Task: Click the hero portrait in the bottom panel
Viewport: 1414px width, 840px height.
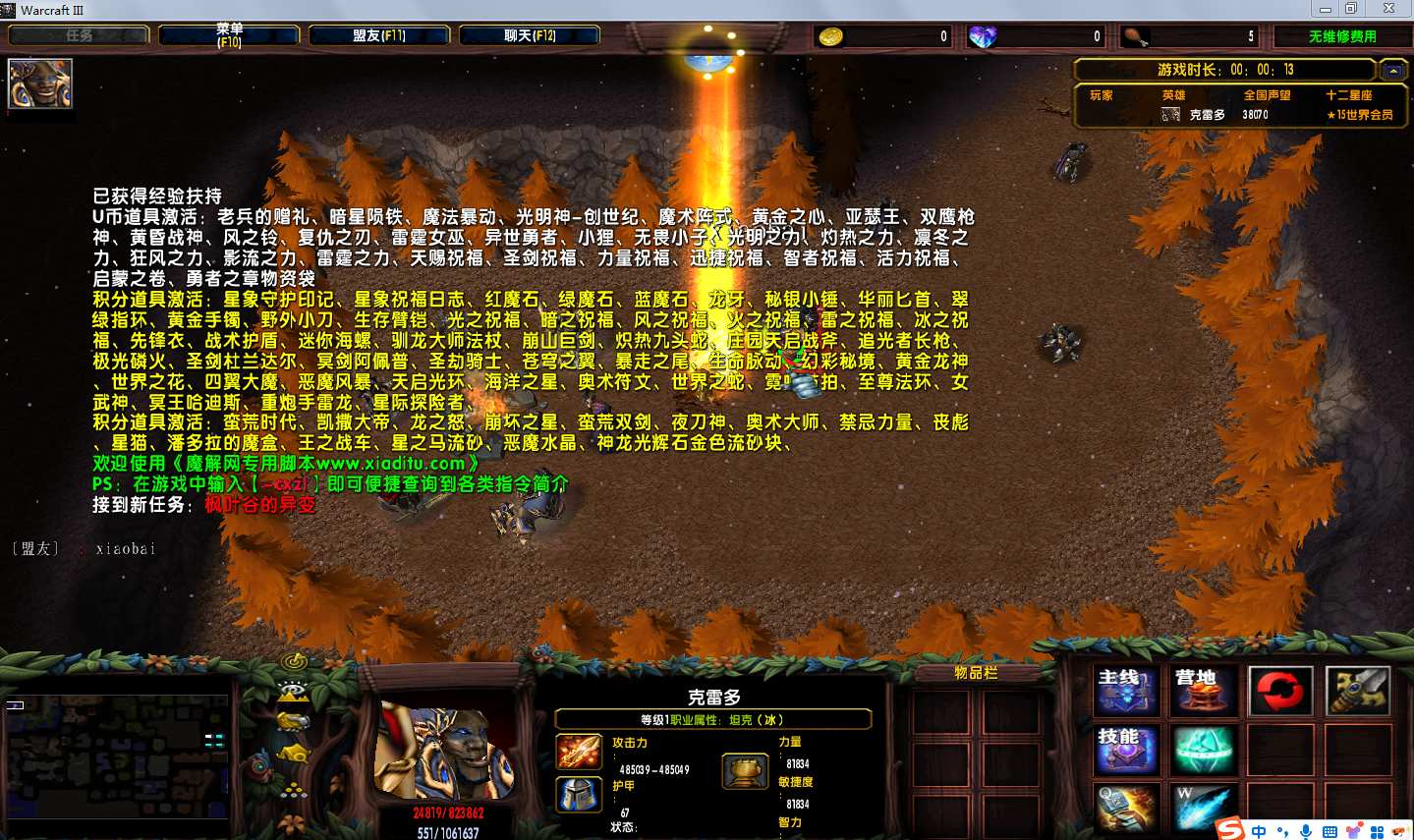Action: (445, 752)
